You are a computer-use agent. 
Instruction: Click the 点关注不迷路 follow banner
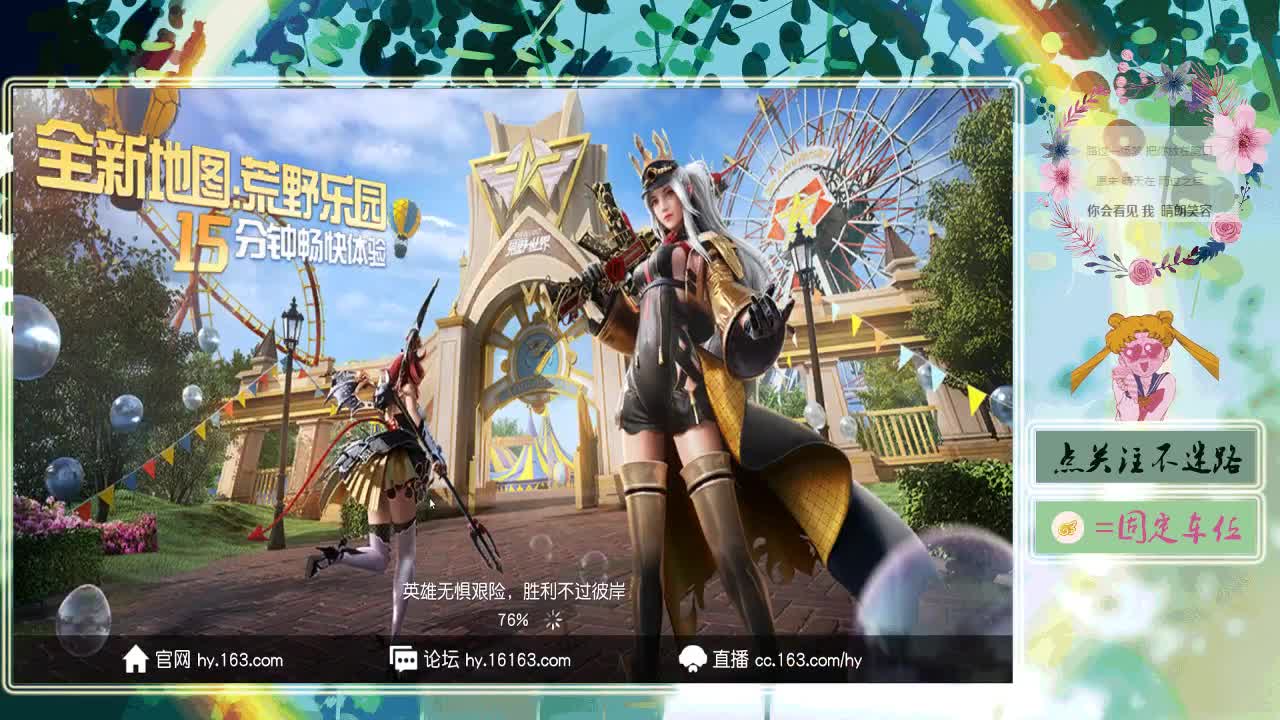[x=1146, y=455]
